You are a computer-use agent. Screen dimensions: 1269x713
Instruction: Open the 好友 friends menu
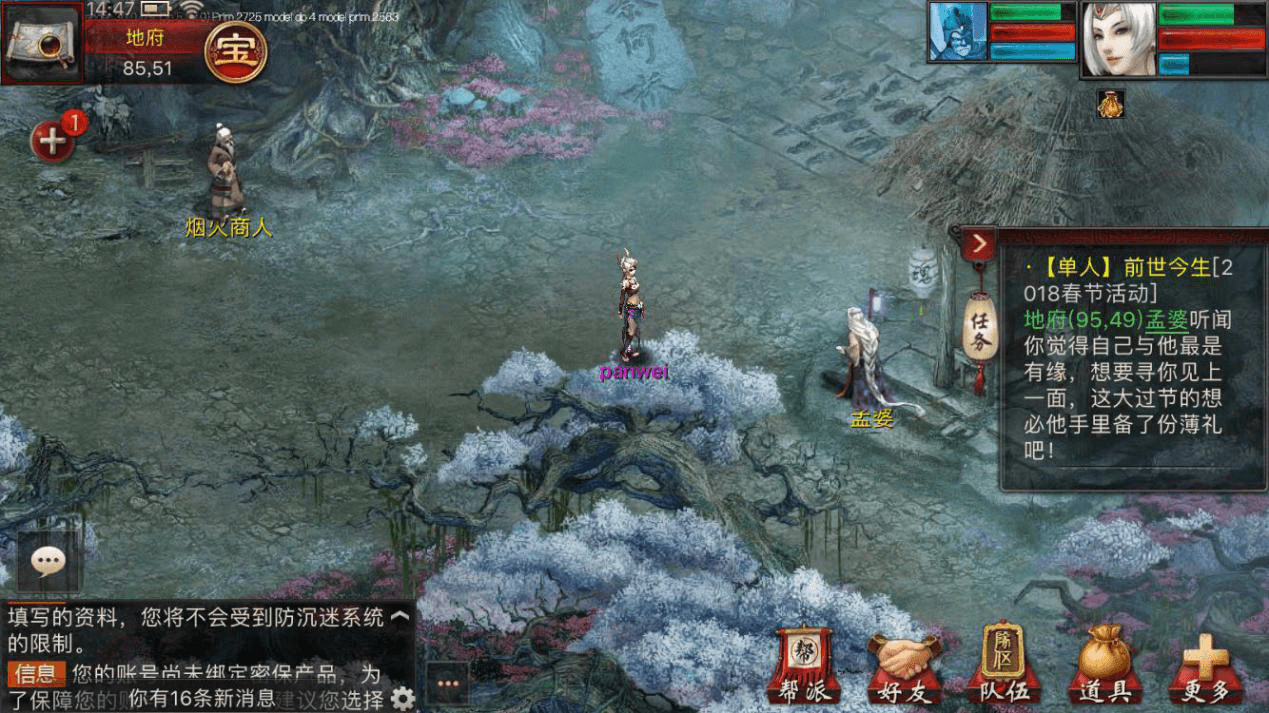pos(905,667)
